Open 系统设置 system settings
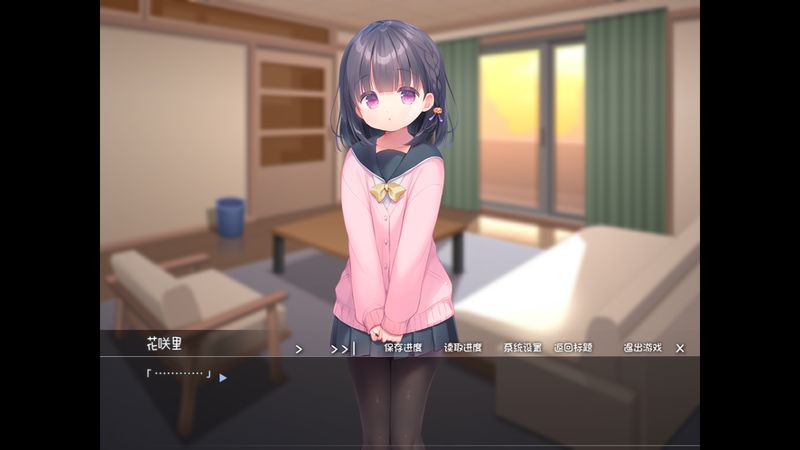This screenshot has width=800, height=450. [522, 348]
